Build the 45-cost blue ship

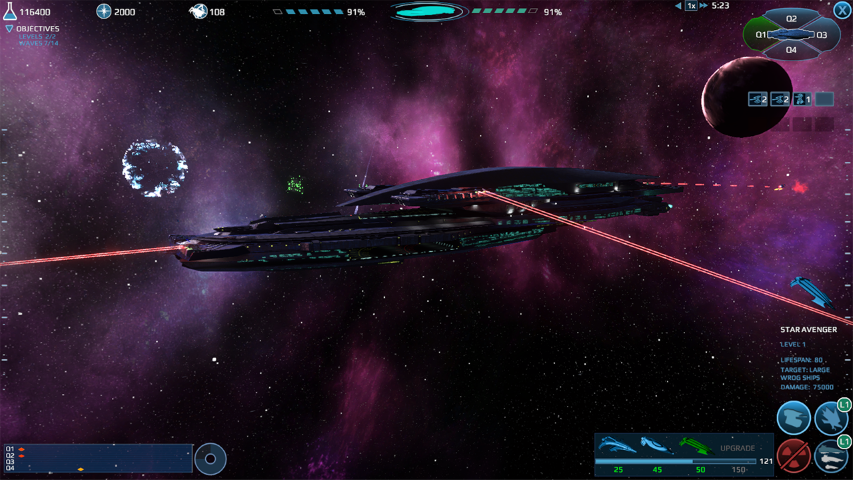[x=656, y=446]
